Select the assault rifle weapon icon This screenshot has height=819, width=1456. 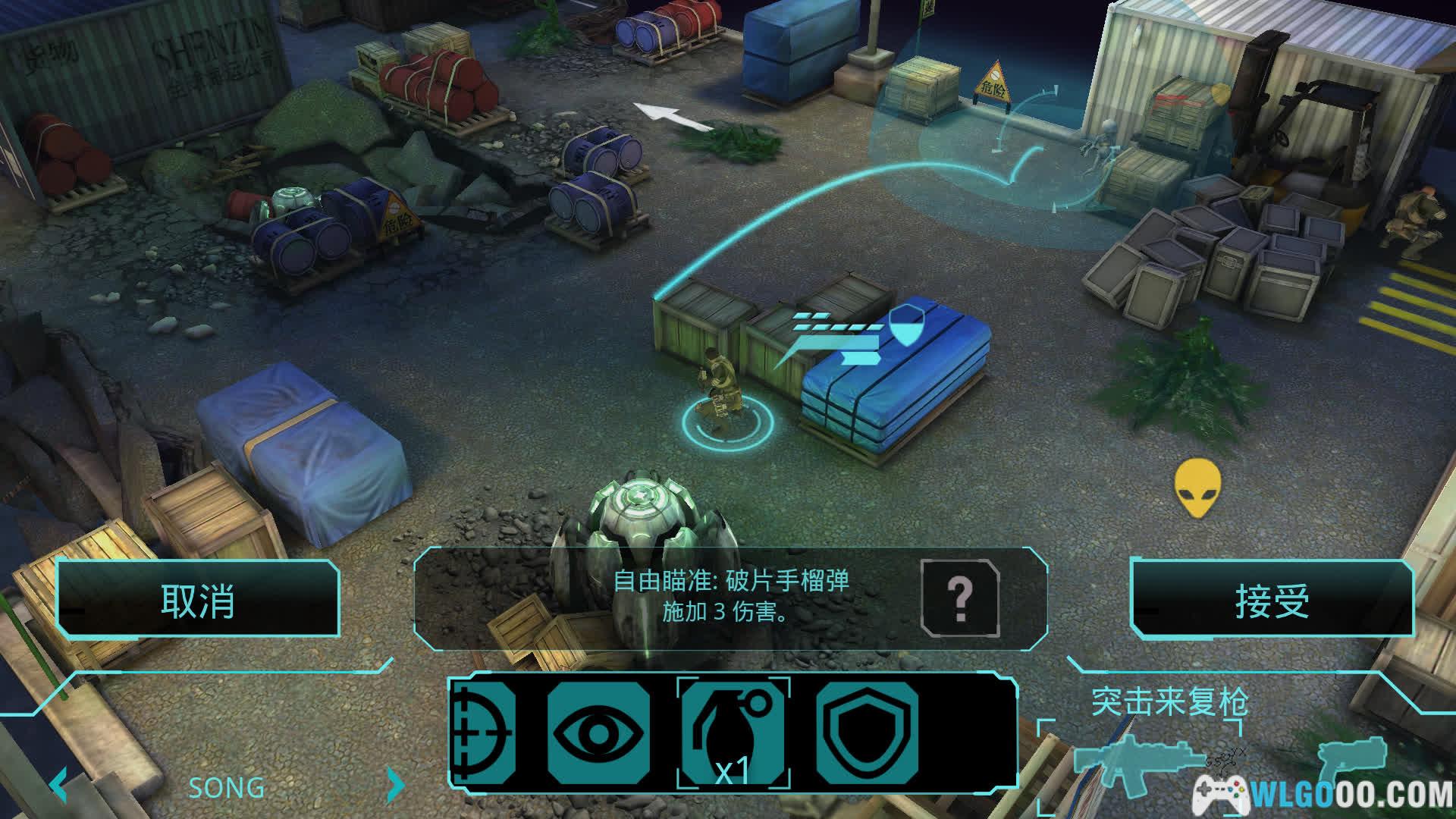point(1137,762)
